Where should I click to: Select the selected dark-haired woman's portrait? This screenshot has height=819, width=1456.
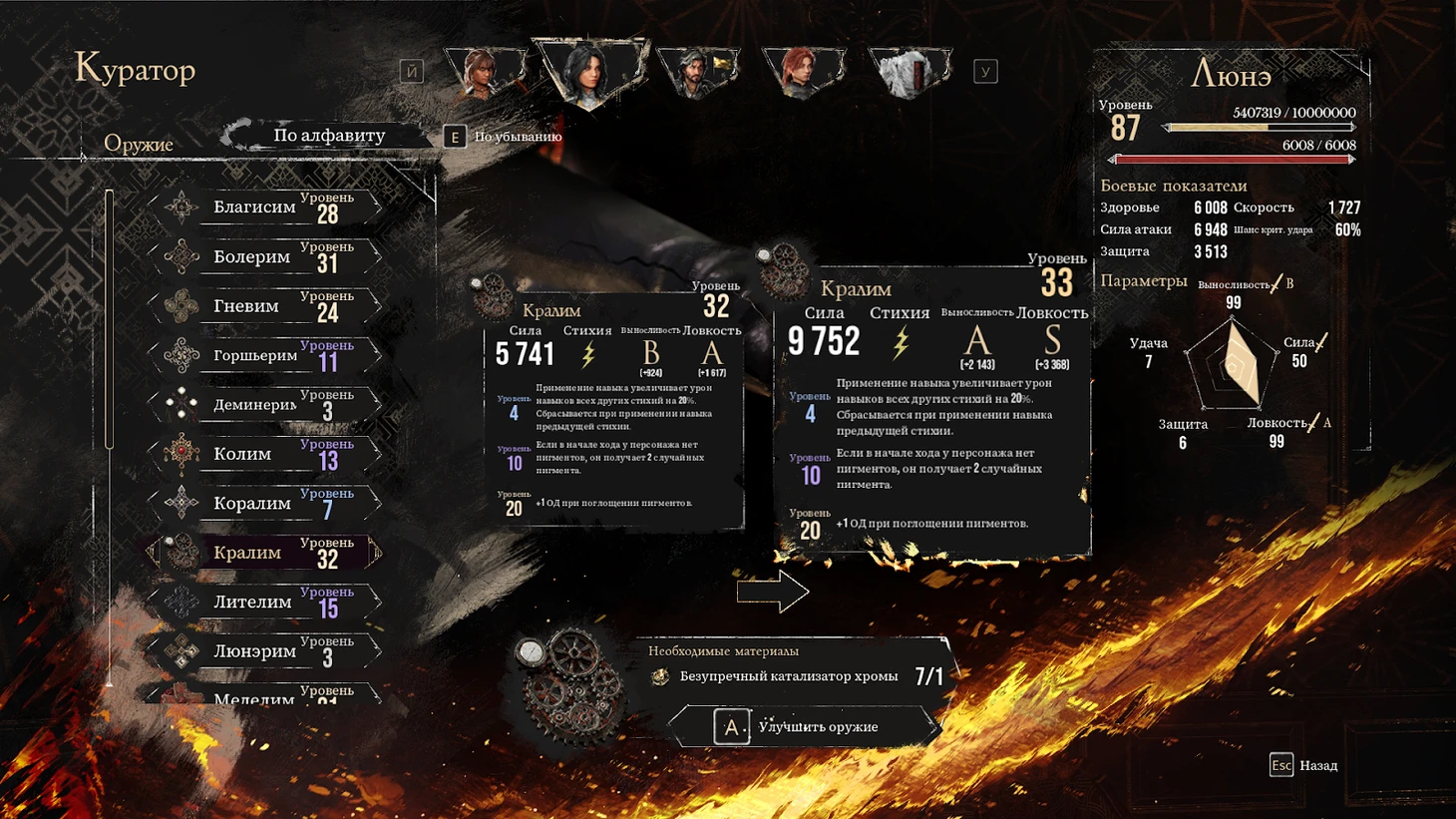[588, 72]
